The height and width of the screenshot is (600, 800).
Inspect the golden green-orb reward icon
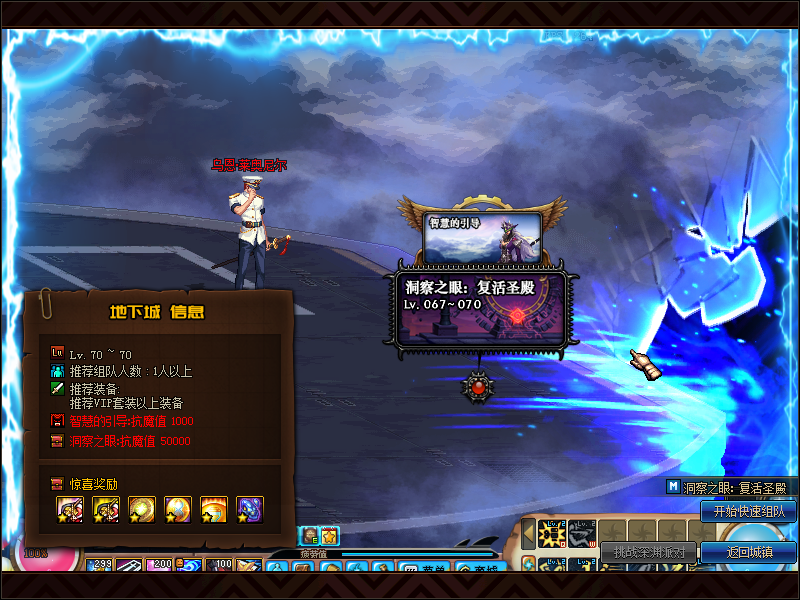141,509
